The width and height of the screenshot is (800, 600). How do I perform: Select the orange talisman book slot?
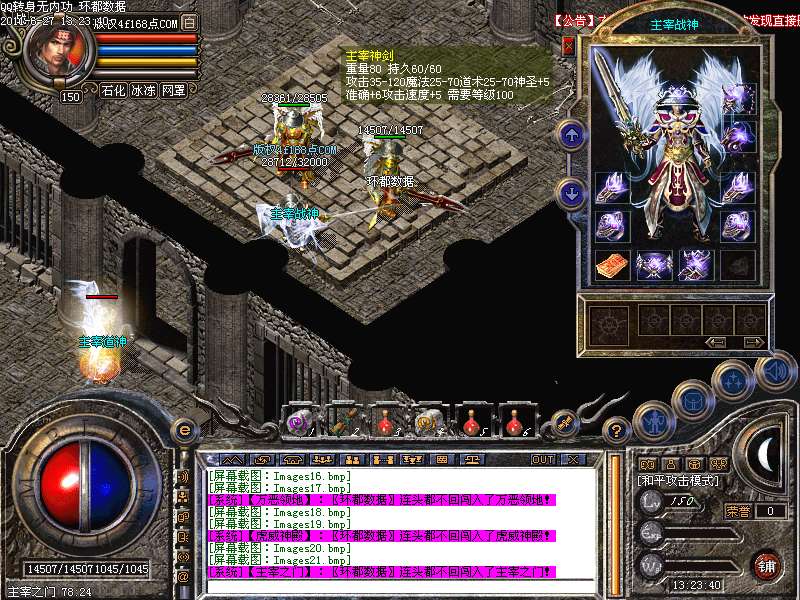click(610, 264)
